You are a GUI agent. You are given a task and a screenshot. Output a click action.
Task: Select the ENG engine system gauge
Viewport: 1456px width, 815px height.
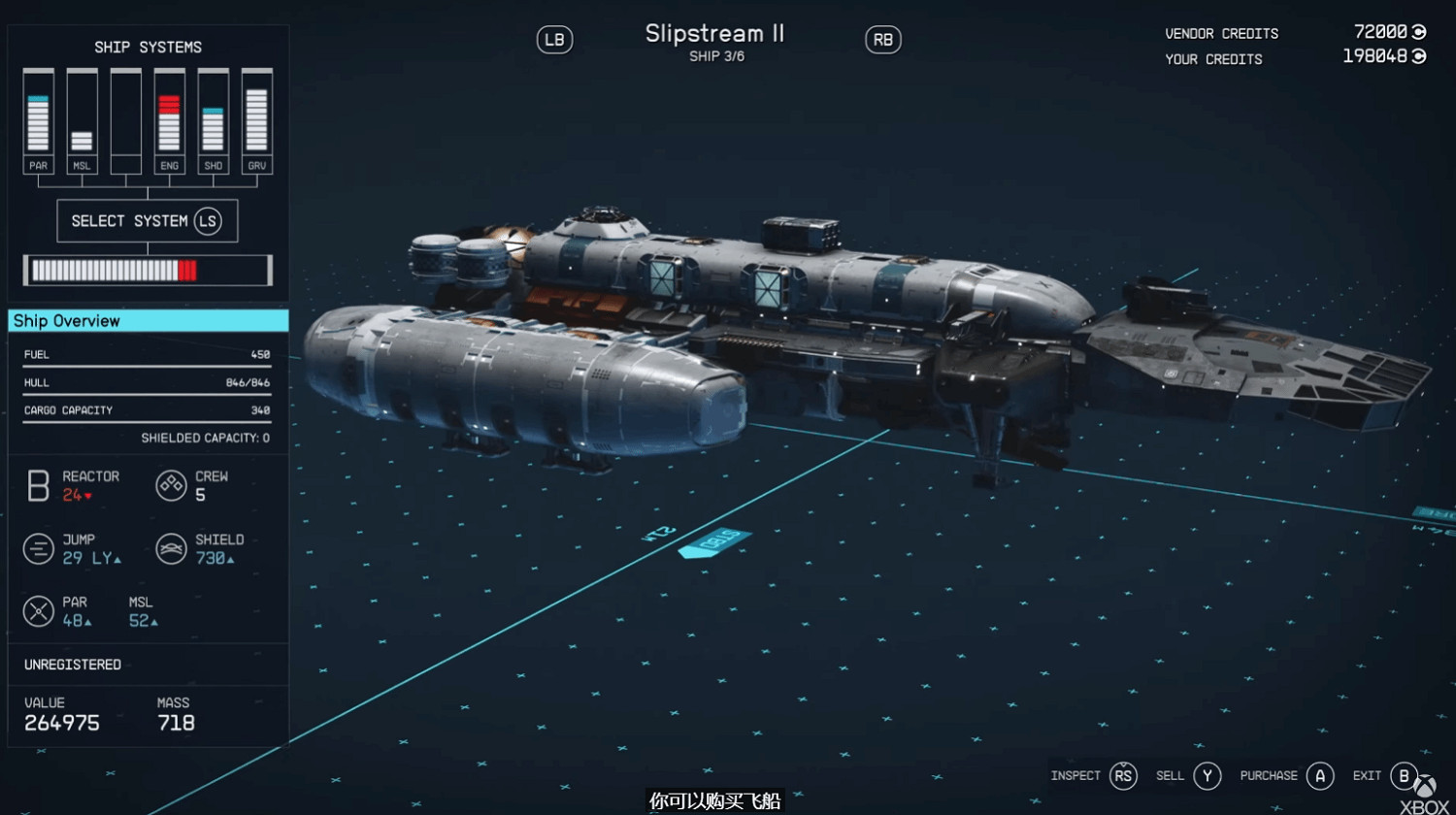coord(169,116)
